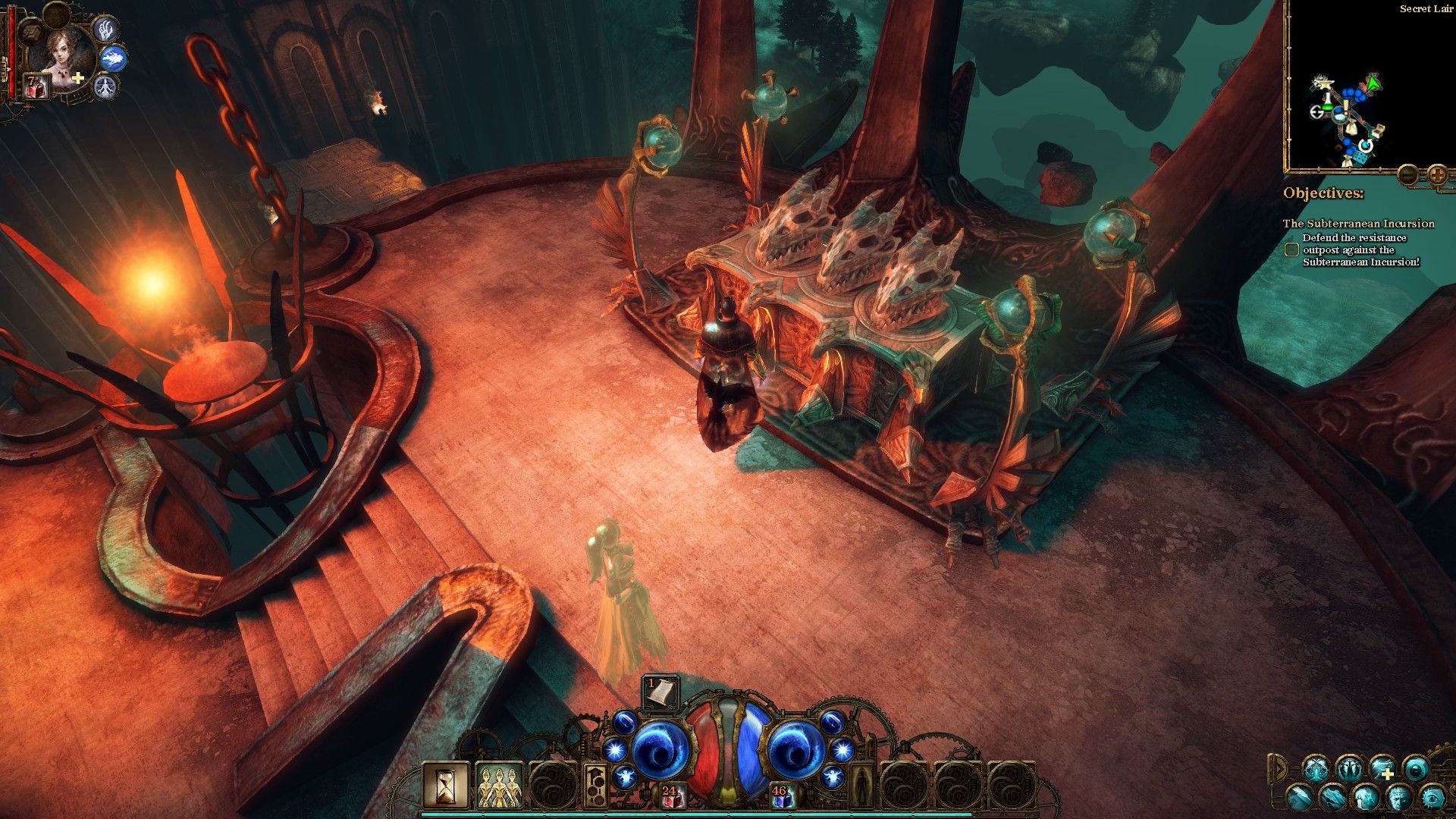Drink the blue mana potion numbered 46
The image size is (1456, 819).
[781, 797]
